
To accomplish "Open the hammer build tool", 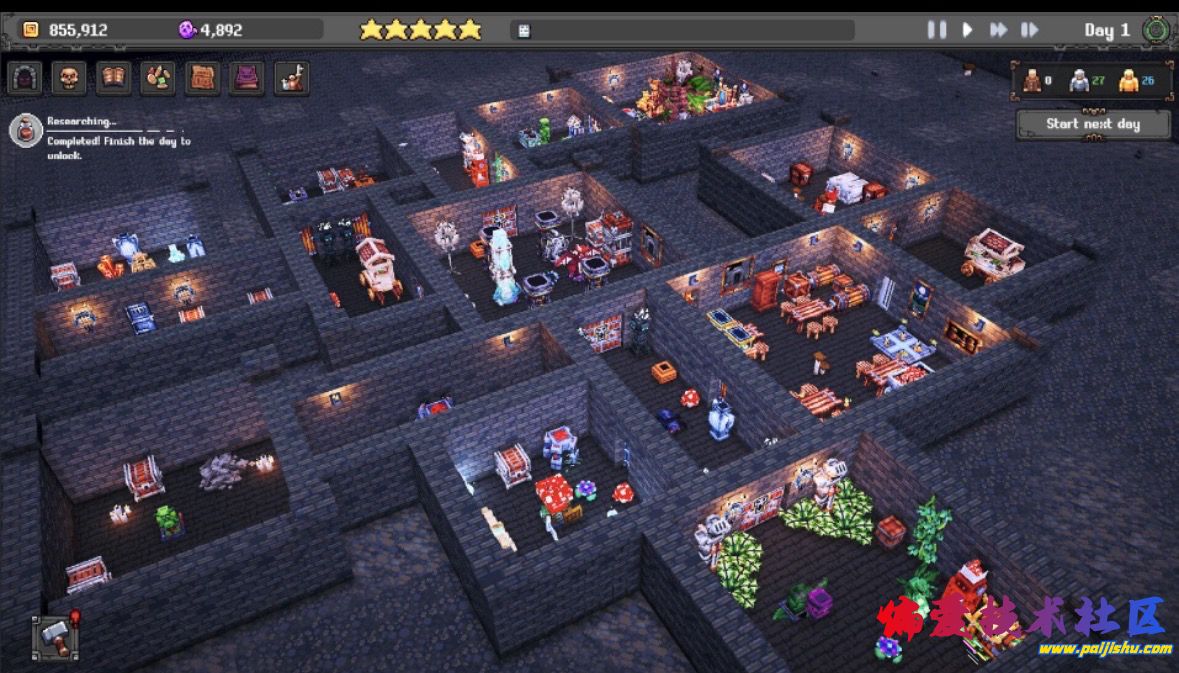I will pos(55,636).
